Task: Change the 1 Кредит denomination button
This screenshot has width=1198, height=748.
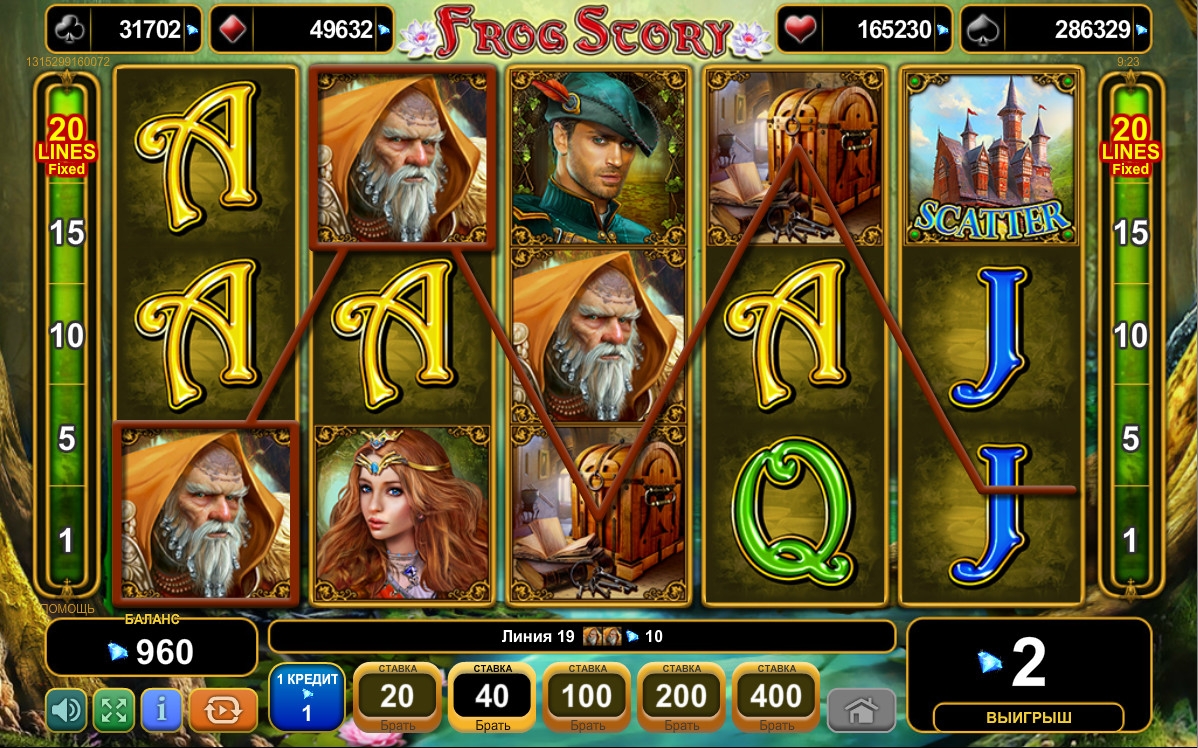Action: pyautogui.click(x=307, y=696)
